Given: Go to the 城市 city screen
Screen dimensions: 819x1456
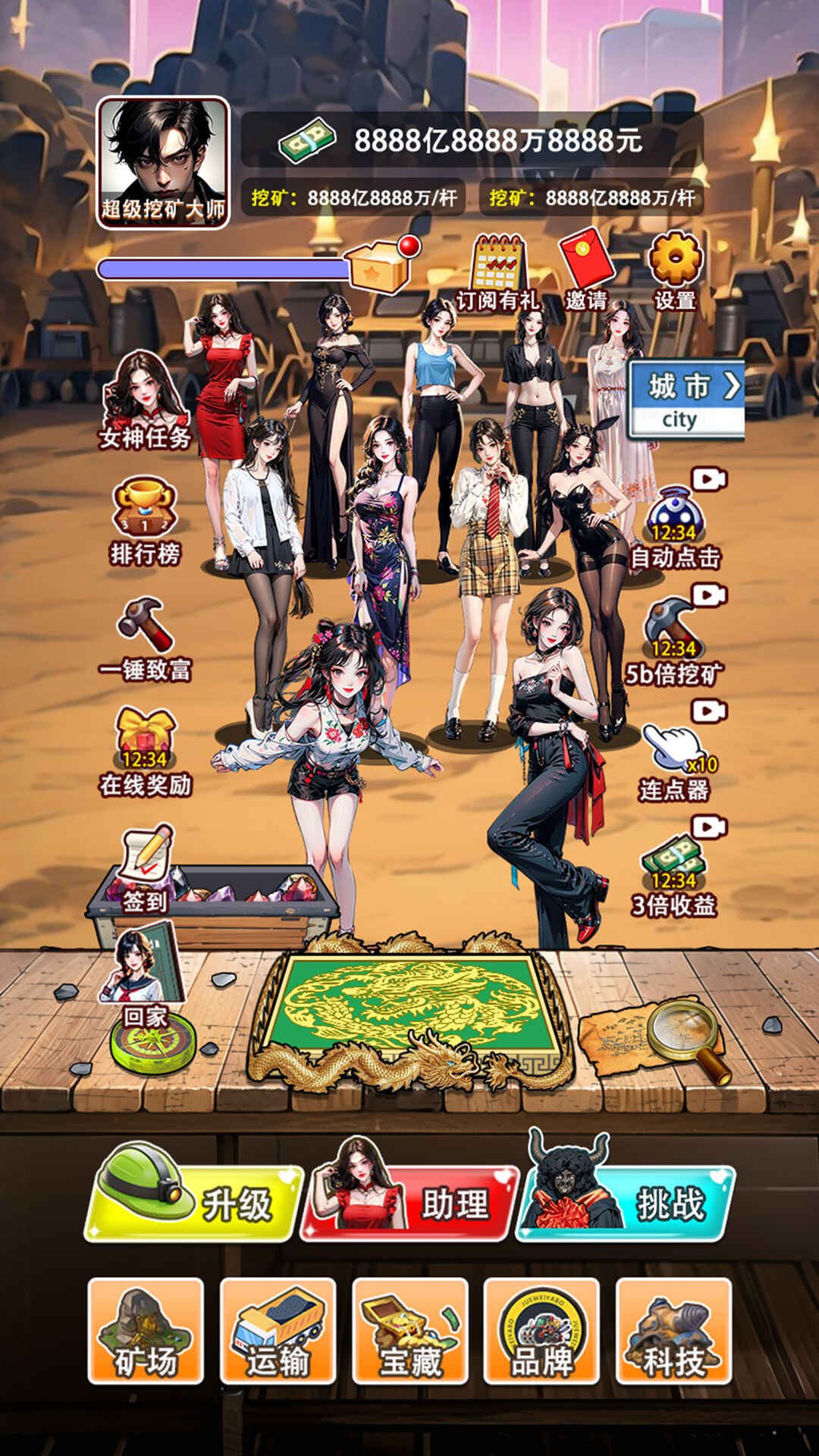Looking at the screenshot, I should click(686, 399).
